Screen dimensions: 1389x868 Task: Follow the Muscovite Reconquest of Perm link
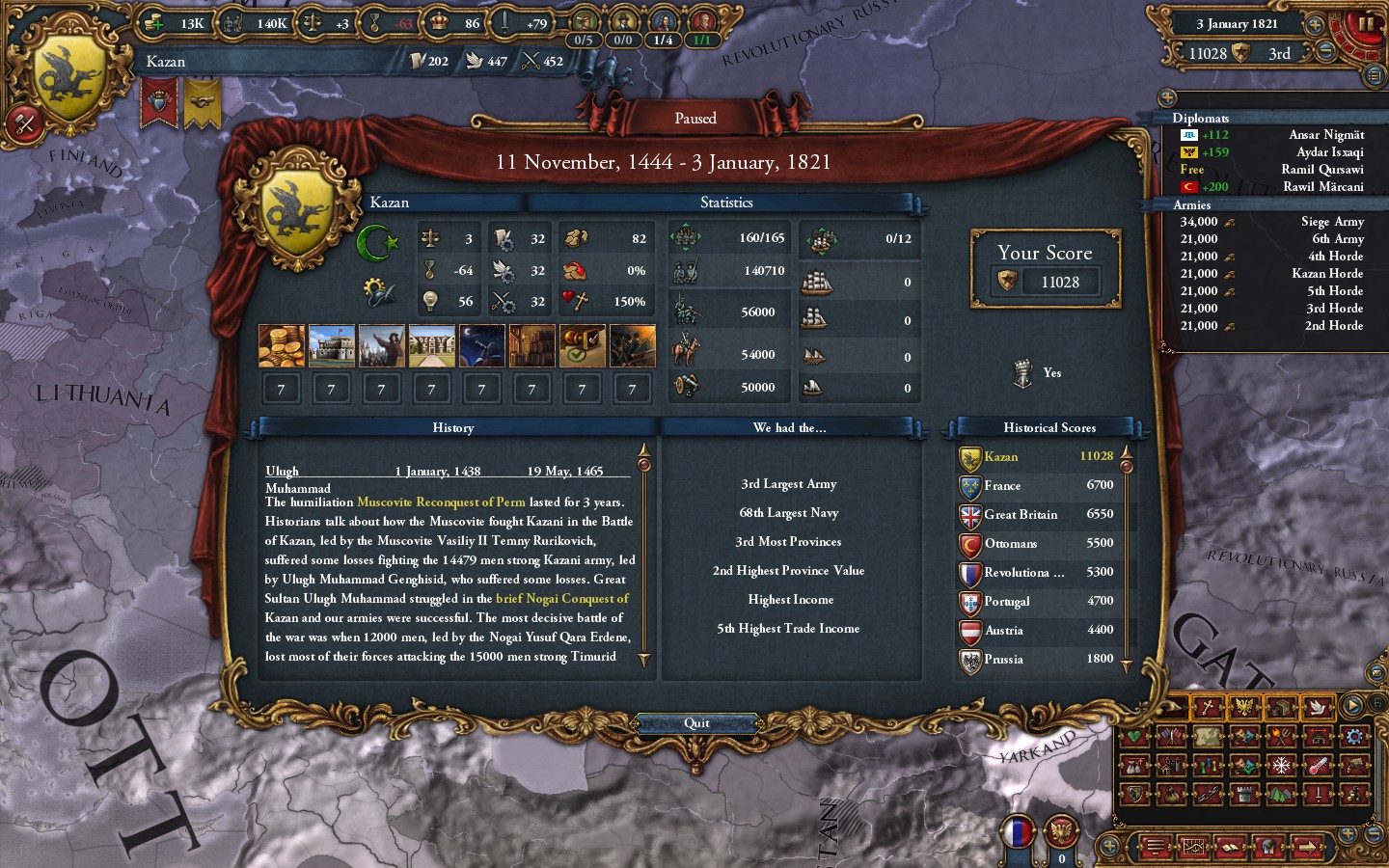point(441,502)
